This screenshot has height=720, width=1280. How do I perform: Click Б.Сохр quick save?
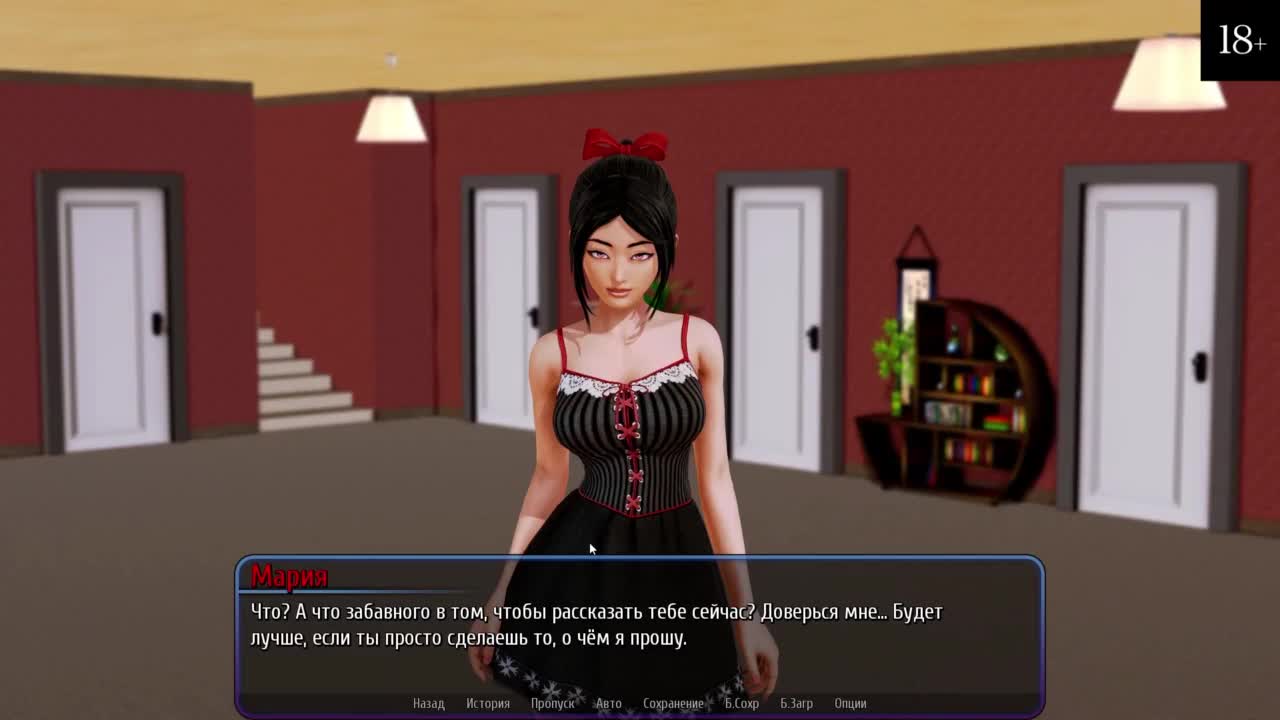(x=741, y=703)
